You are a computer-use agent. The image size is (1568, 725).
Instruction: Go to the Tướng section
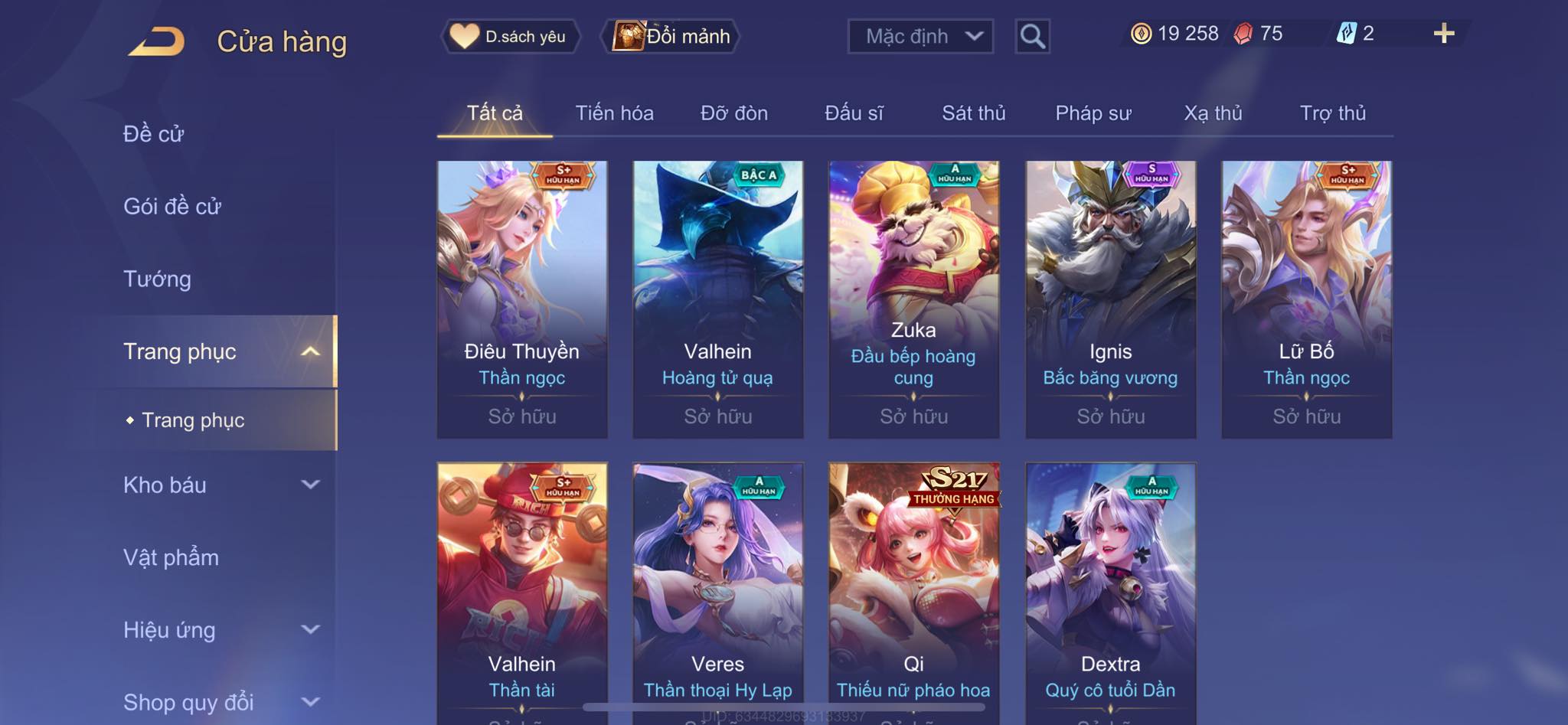click(157, 279)
